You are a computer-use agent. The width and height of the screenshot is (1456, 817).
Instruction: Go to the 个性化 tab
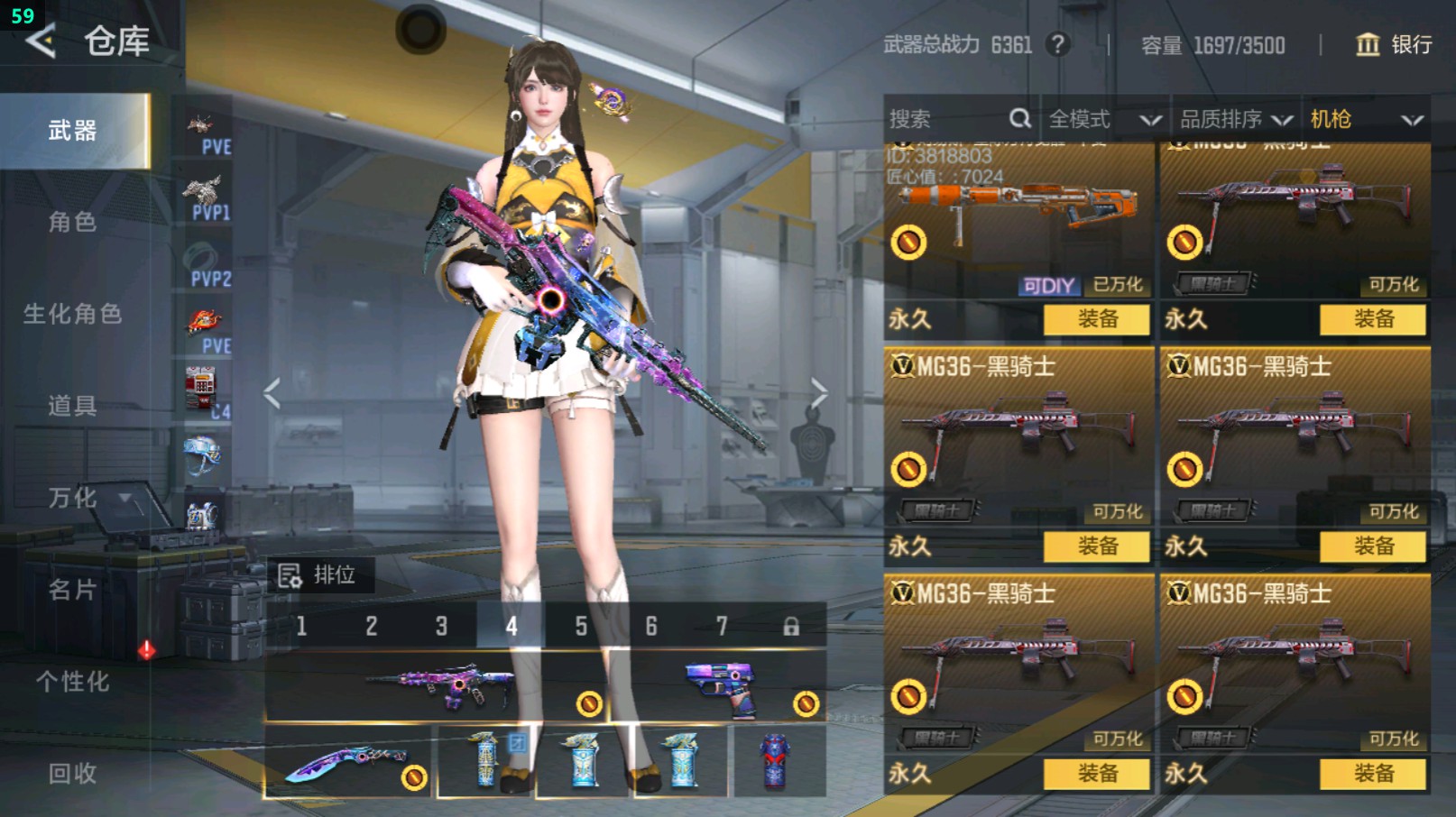(x=73, y=682)
